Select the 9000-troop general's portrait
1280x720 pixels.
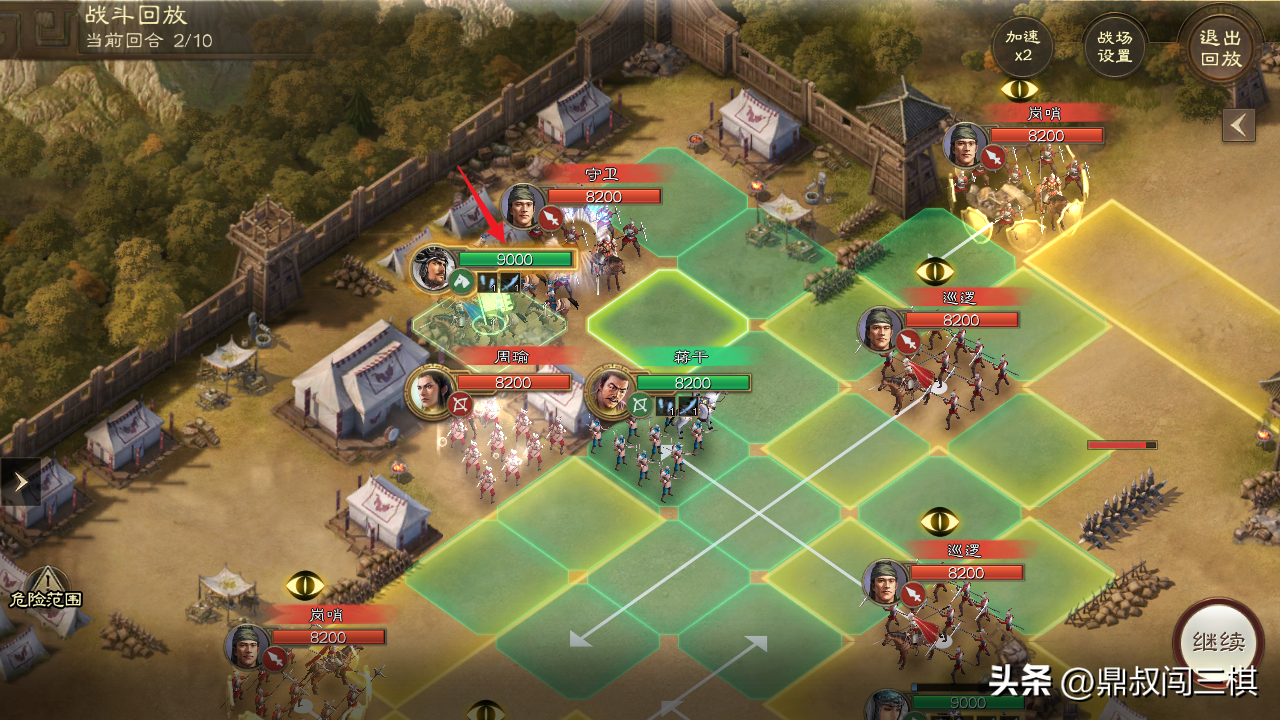tap(434, 268)
